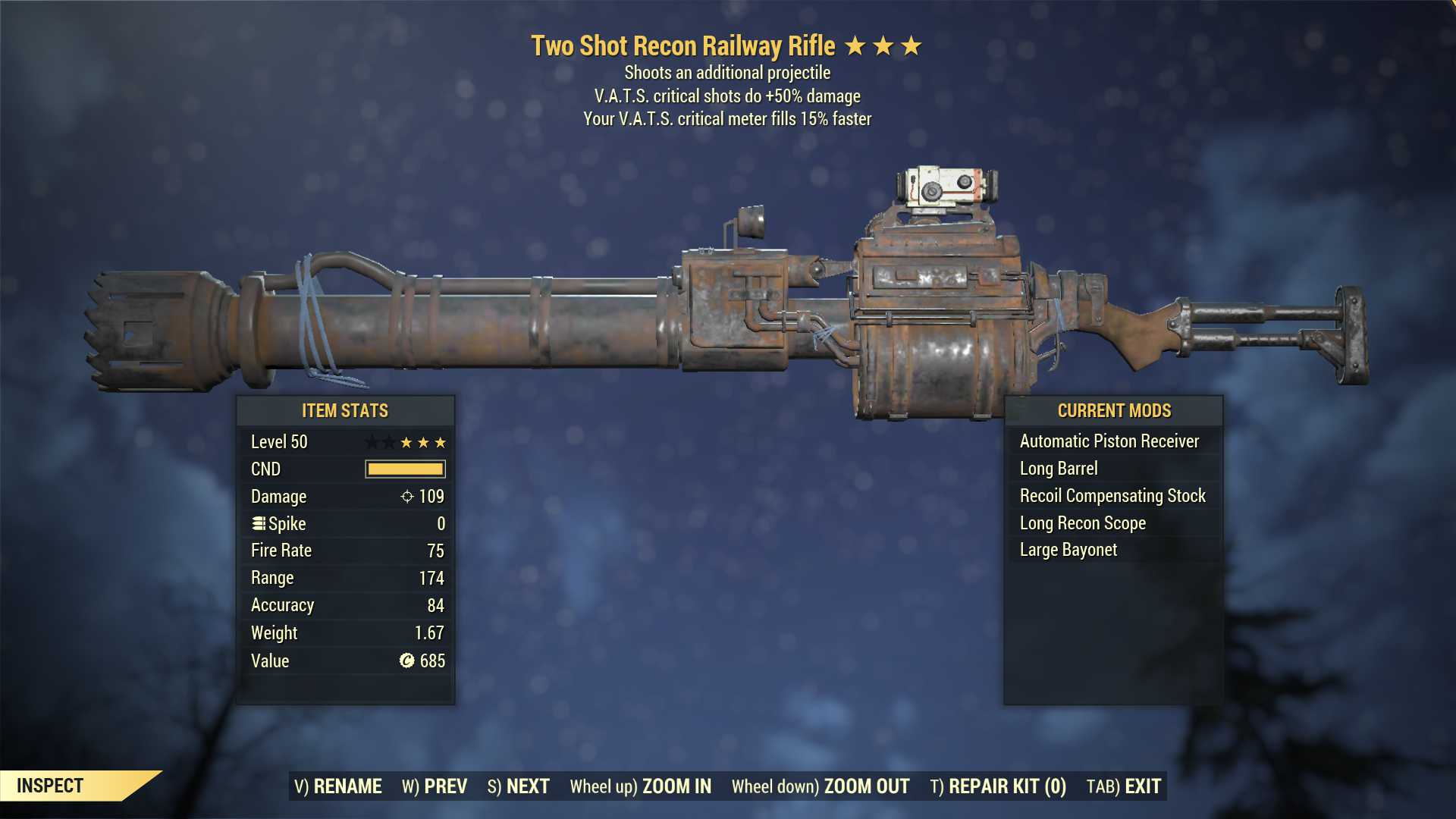Use the REPAIR KIT option
This screenshot has height=819, width=1456.
coord(998,786)
